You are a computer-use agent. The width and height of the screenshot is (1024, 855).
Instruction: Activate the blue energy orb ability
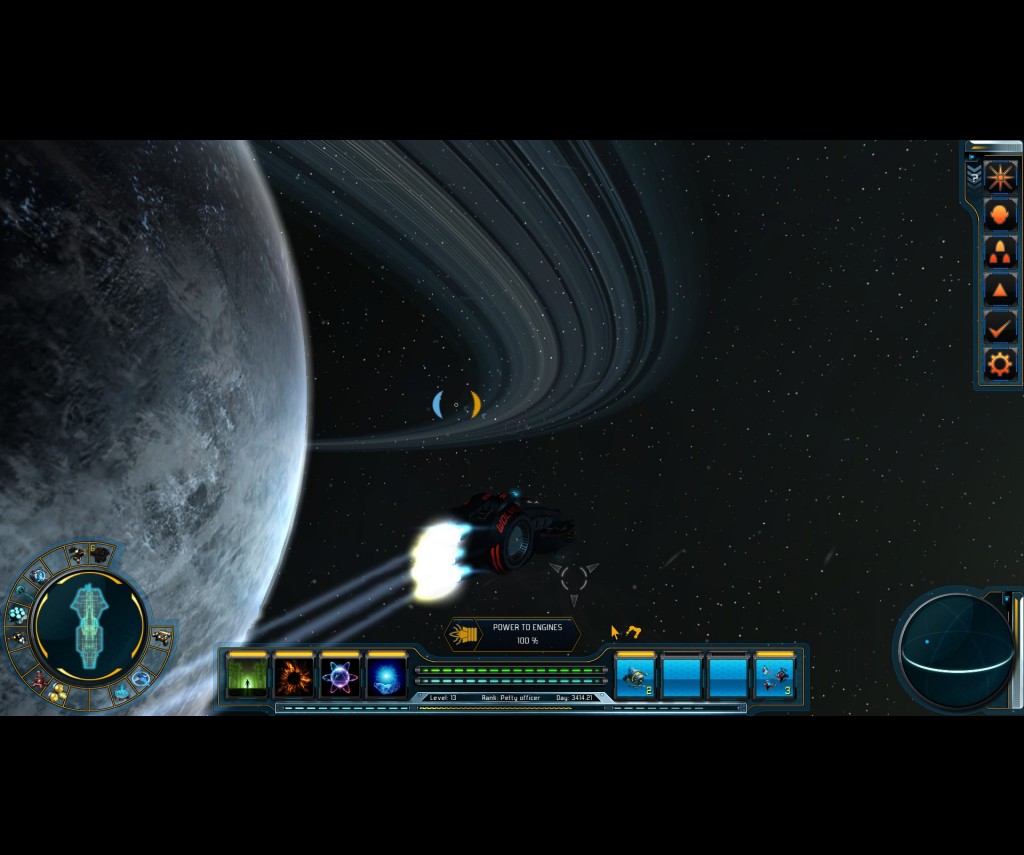pyautogui.click(x=387, y=677)
